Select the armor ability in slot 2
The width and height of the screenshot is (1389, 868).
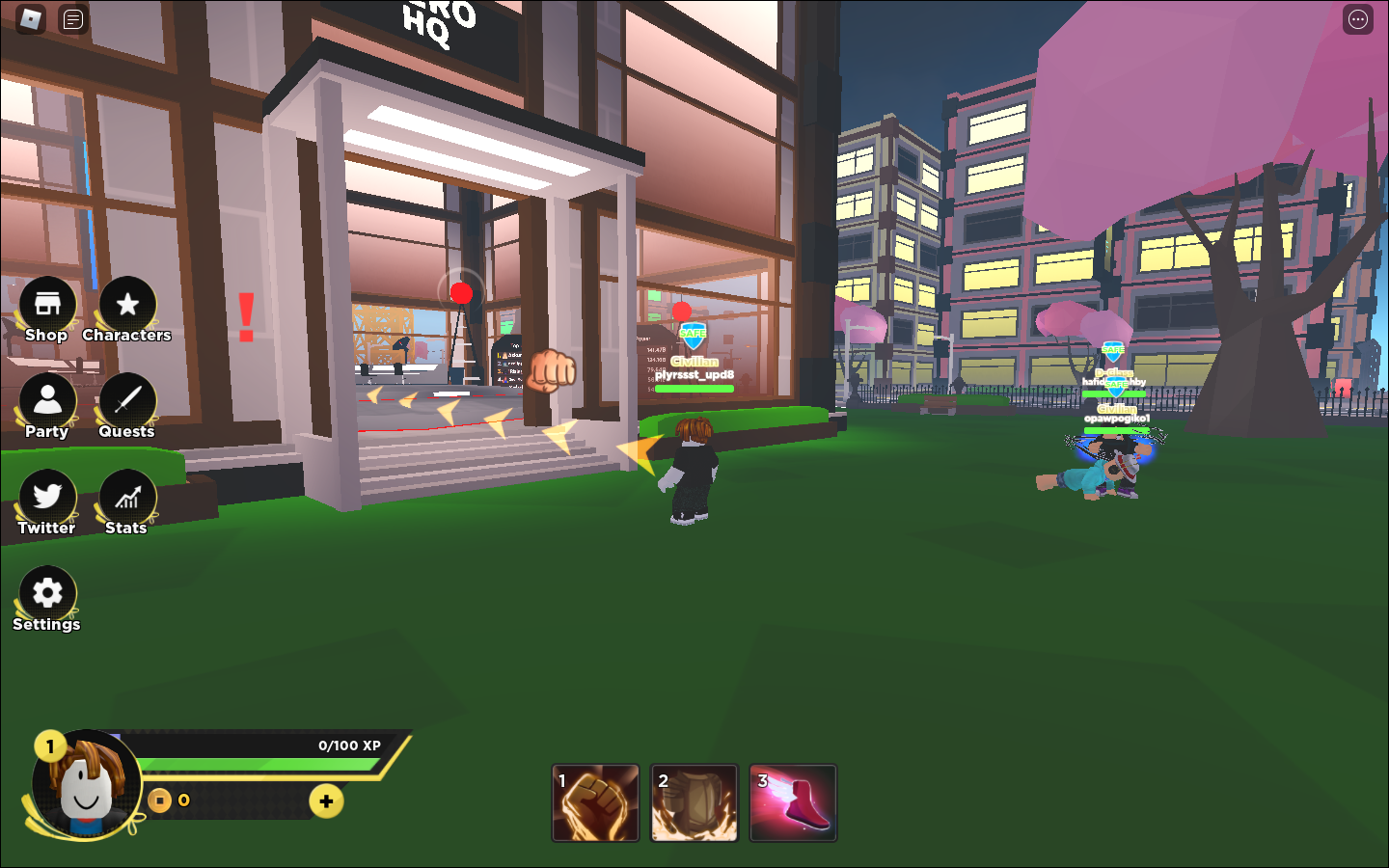point(694,802)
